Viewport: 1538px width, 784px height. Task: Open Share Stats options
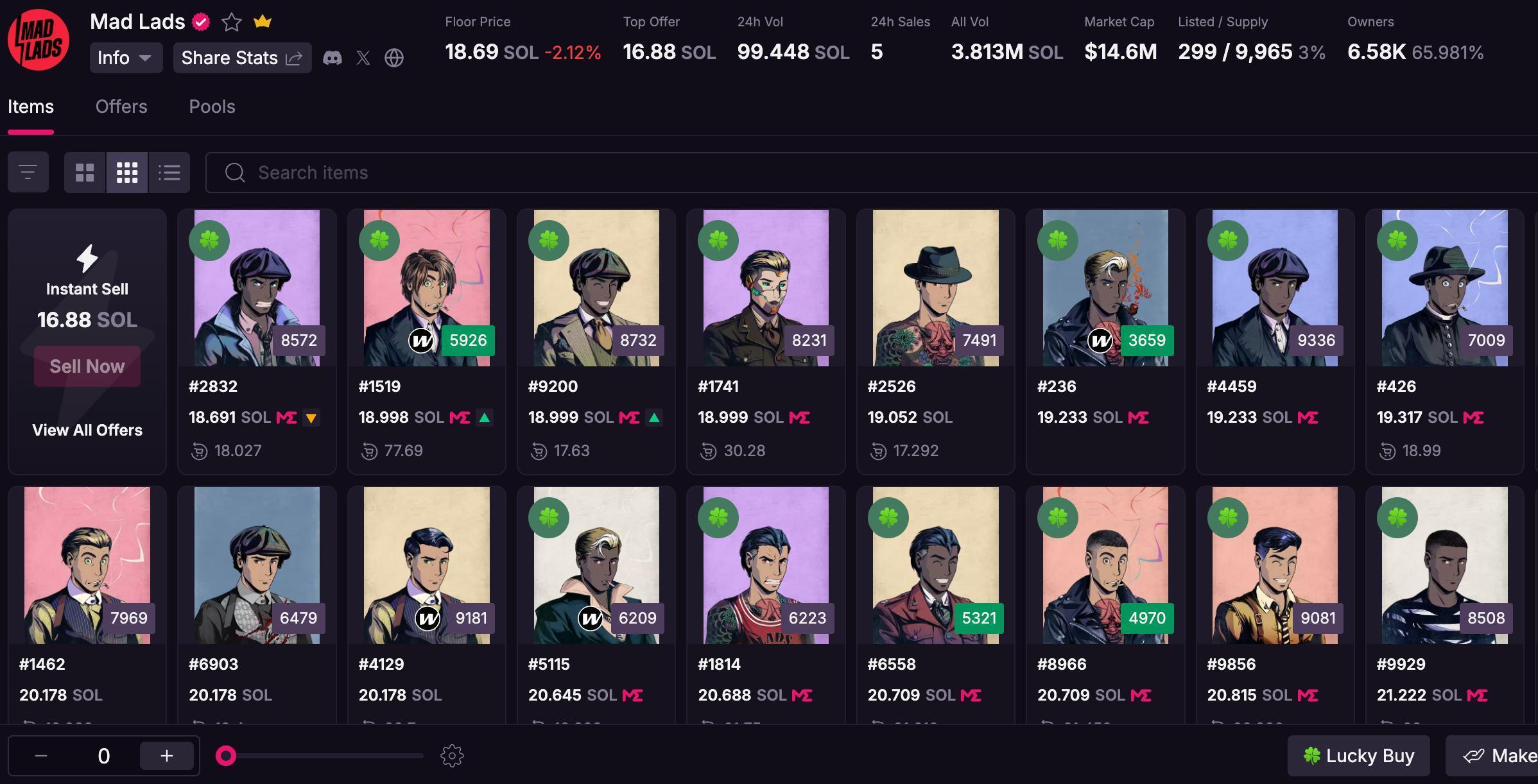pyautogui.click(x=242, y=58)
